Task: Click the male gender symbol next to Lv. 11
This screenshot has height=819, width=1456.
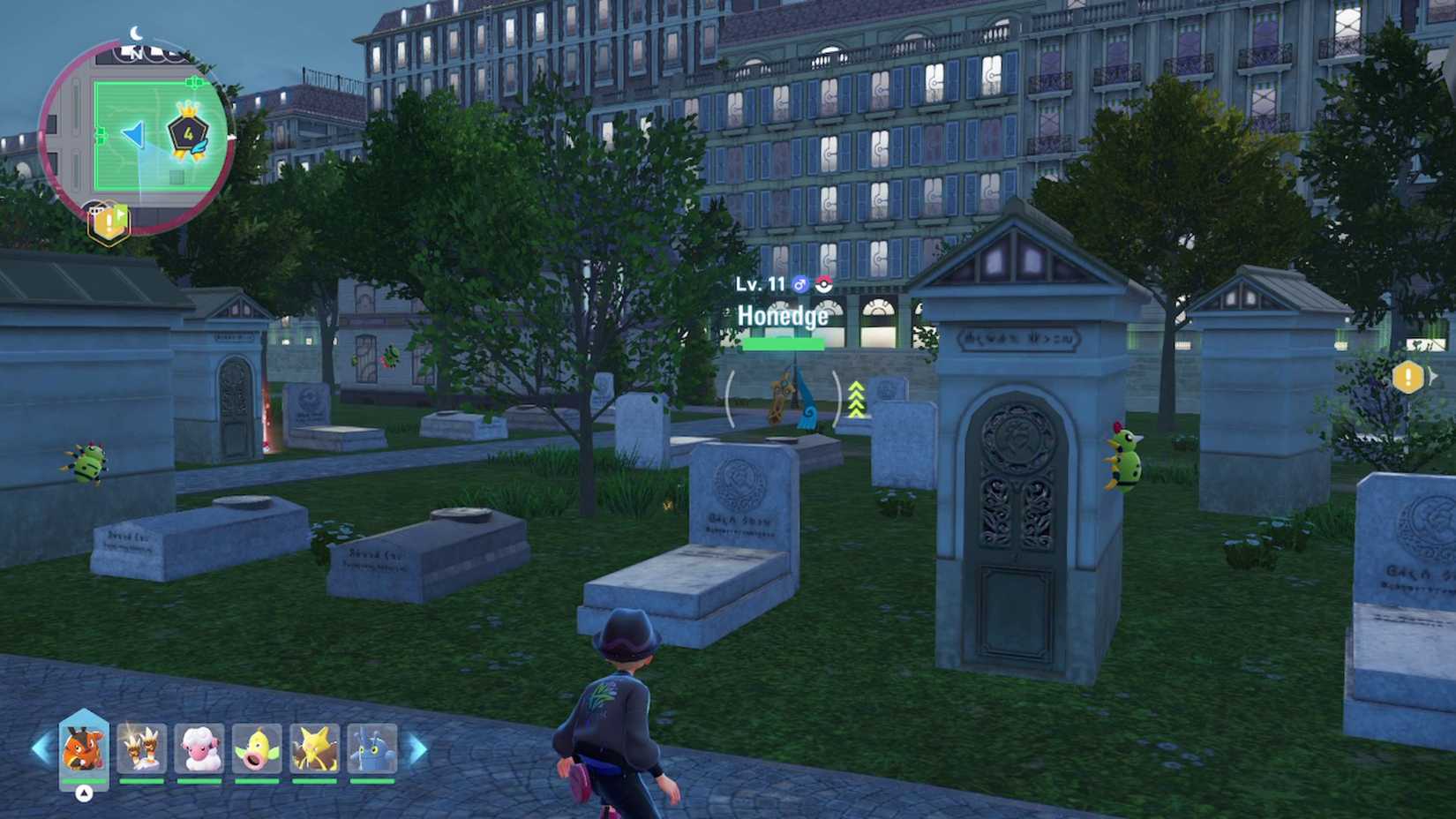Action: 799,283
